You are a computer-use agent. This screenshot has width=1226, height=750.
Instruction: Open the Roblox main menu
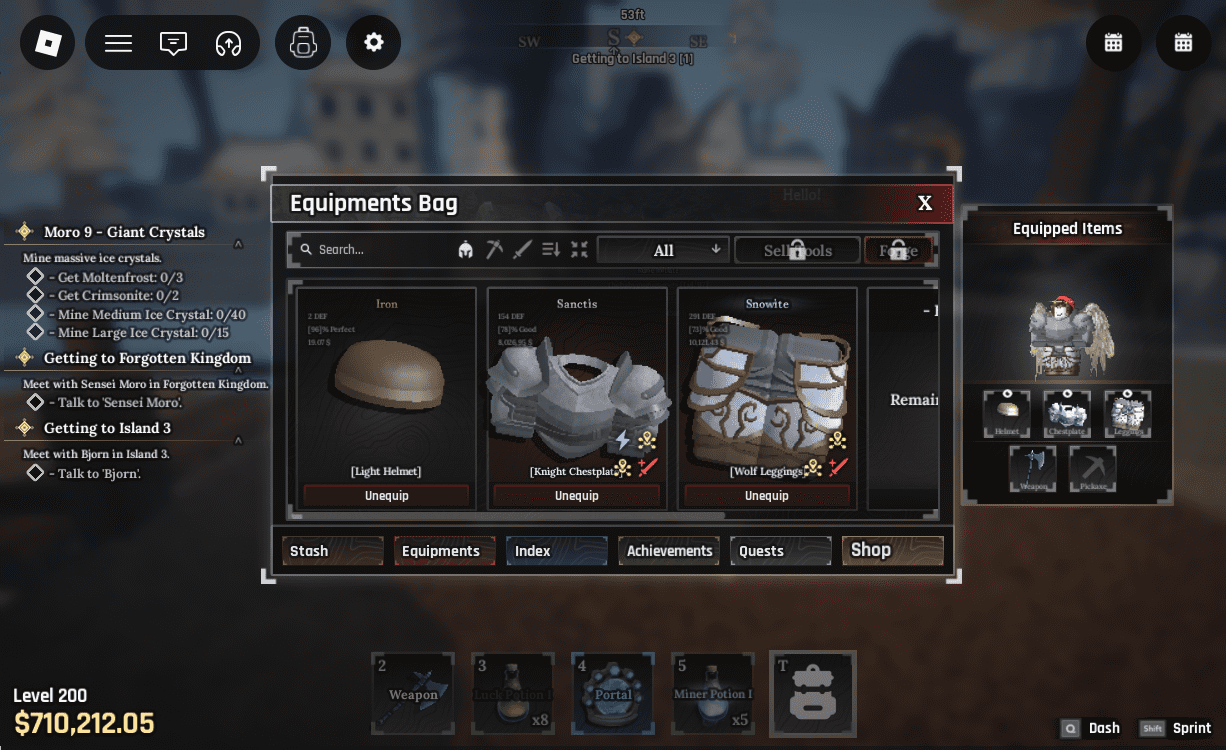point(48,43)
